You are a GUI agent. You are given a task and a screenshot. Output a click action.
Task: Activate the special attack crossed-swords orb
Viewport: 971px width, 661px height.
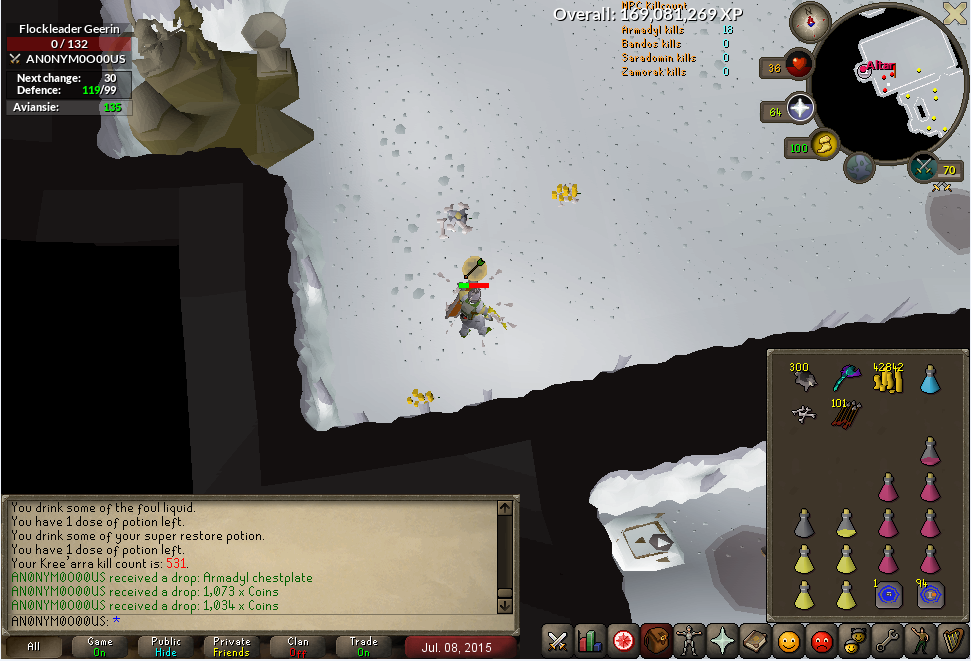point(922,168)
